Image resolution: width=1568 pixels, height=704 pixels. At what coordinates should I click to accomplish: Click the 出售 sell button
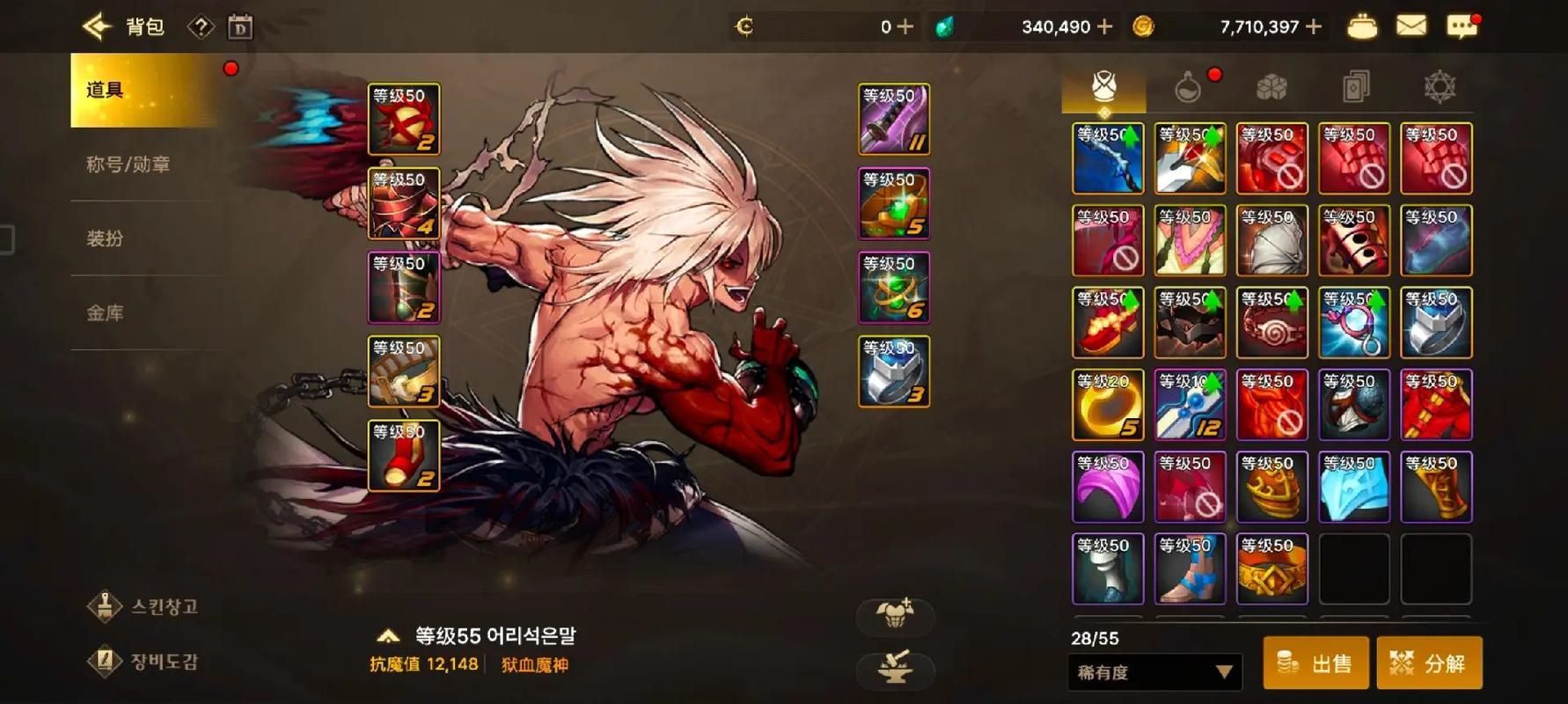pos(1315,664)
